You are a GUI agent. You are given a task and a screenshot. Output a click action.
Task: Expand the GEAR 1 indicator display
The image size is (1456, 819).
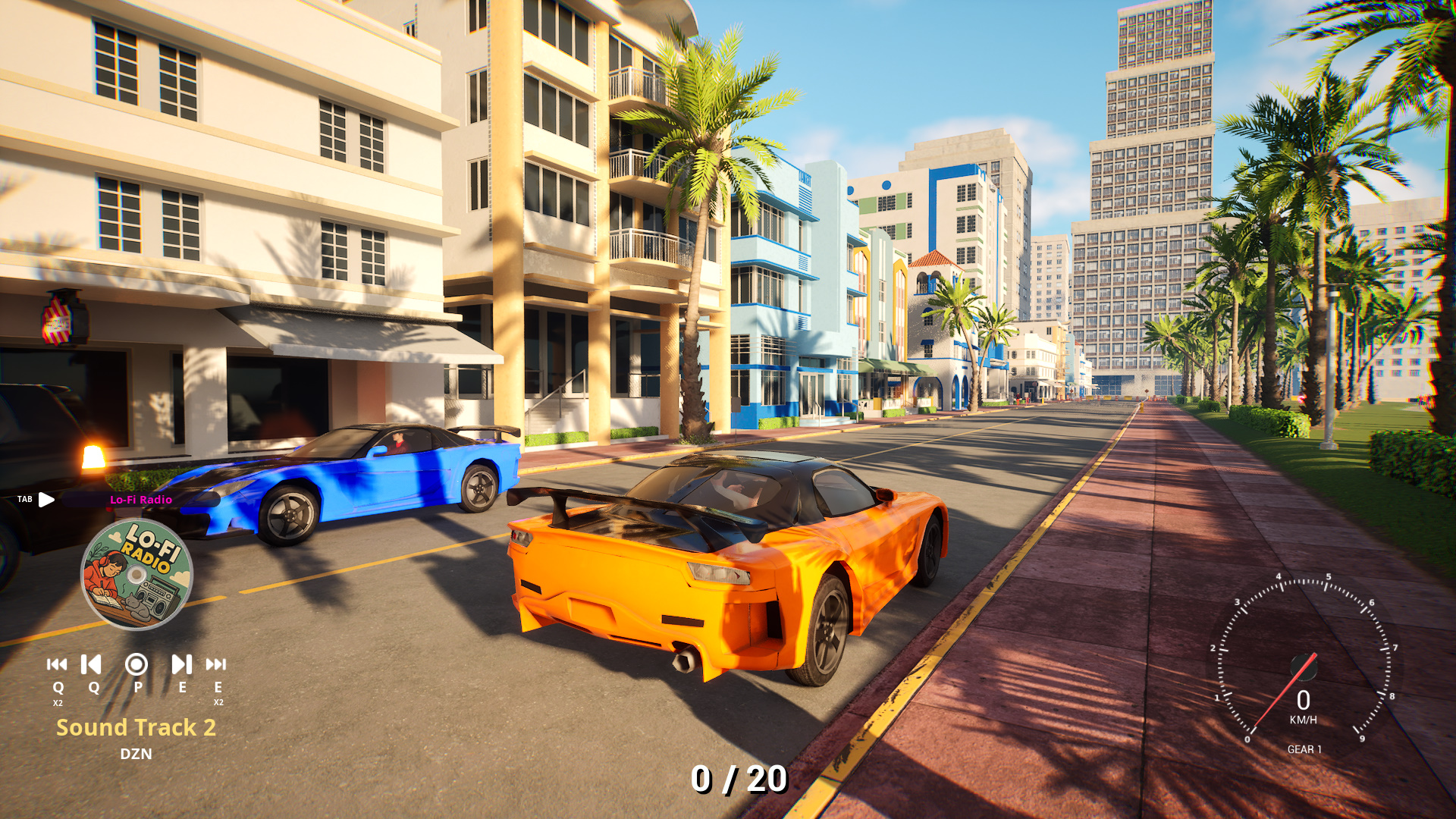[1304, 750]
